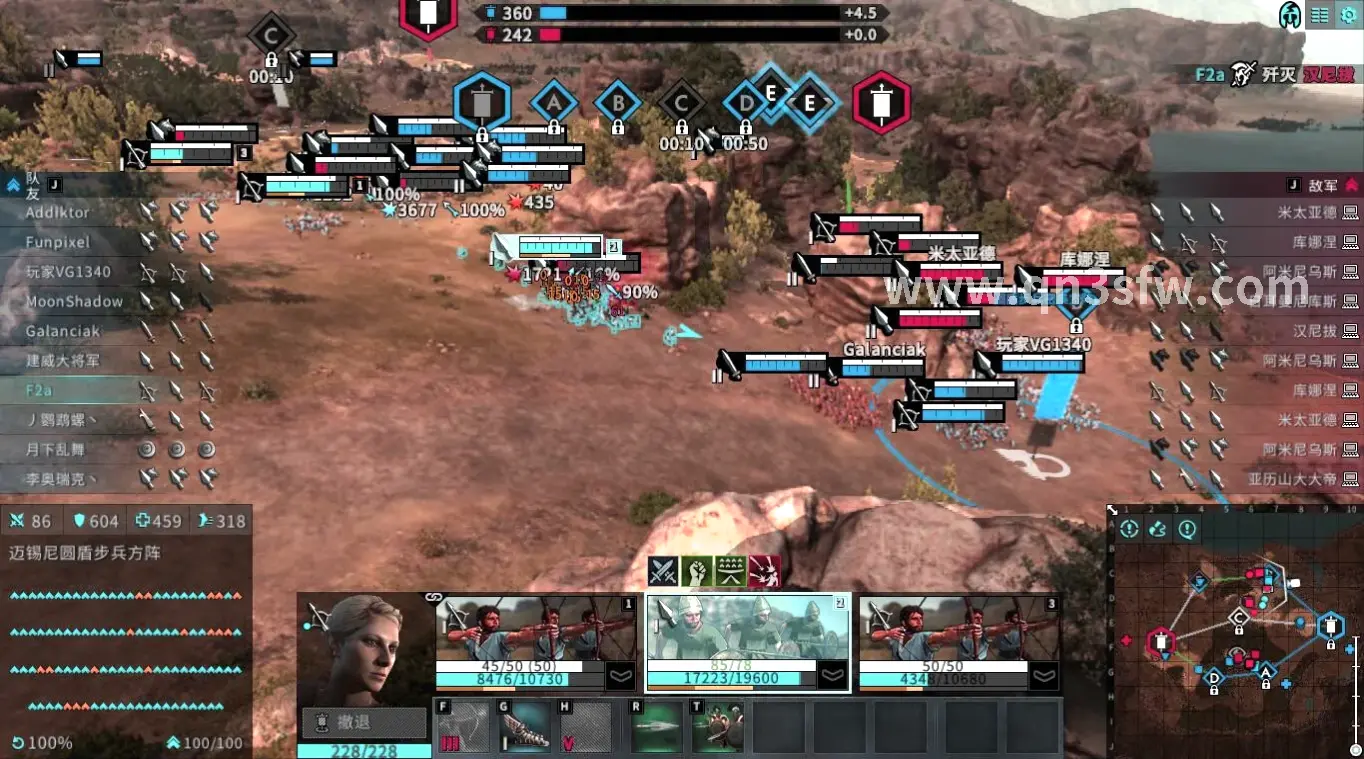Activate the spear ability in slot R
Image resolution: width=1364 pixels, height=759 pixels.
(x=655, y=727)
